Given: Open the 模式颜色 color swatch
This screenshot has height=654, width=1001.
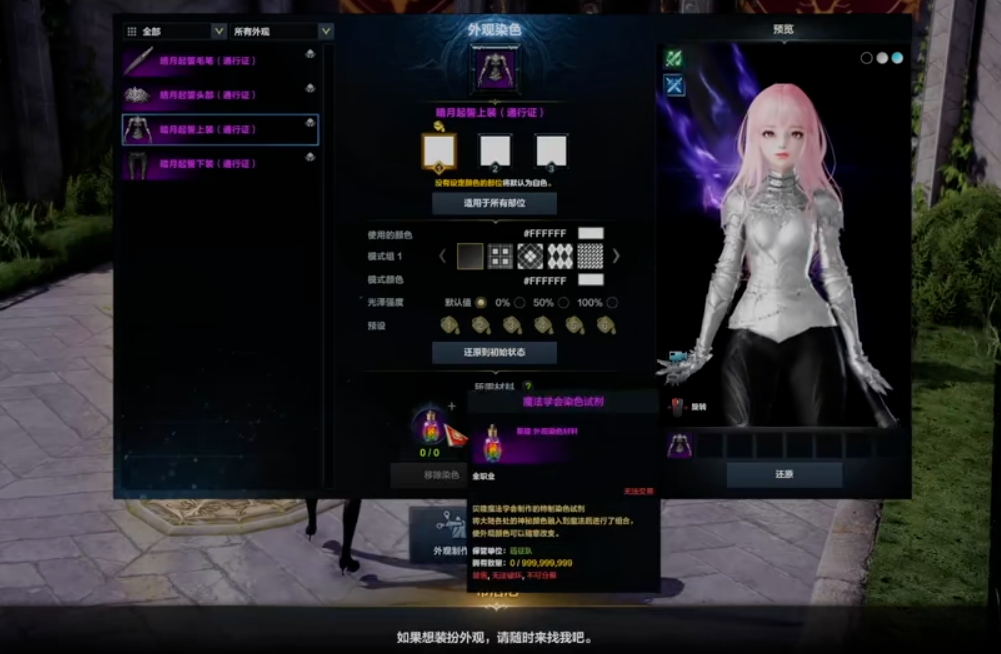Looking at the screenshot, I should point(590,280).
